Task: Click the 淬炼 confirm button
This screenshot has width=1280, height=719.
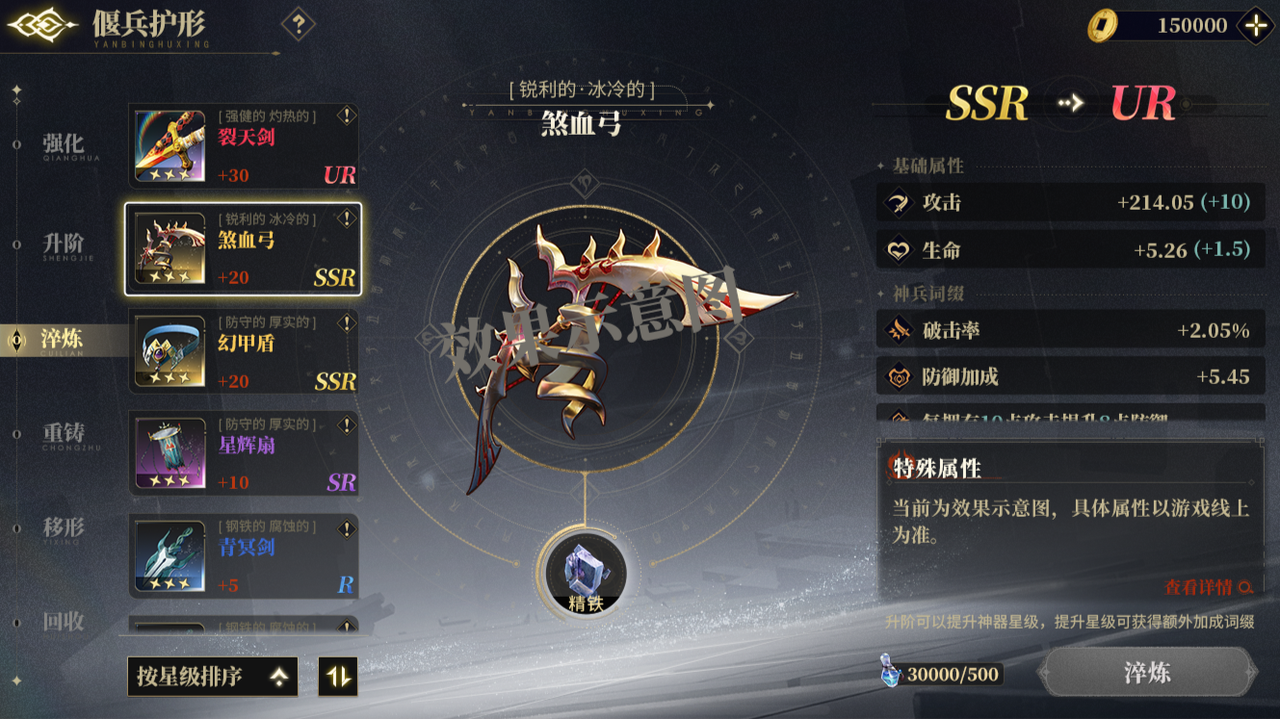Action: 1147,672
